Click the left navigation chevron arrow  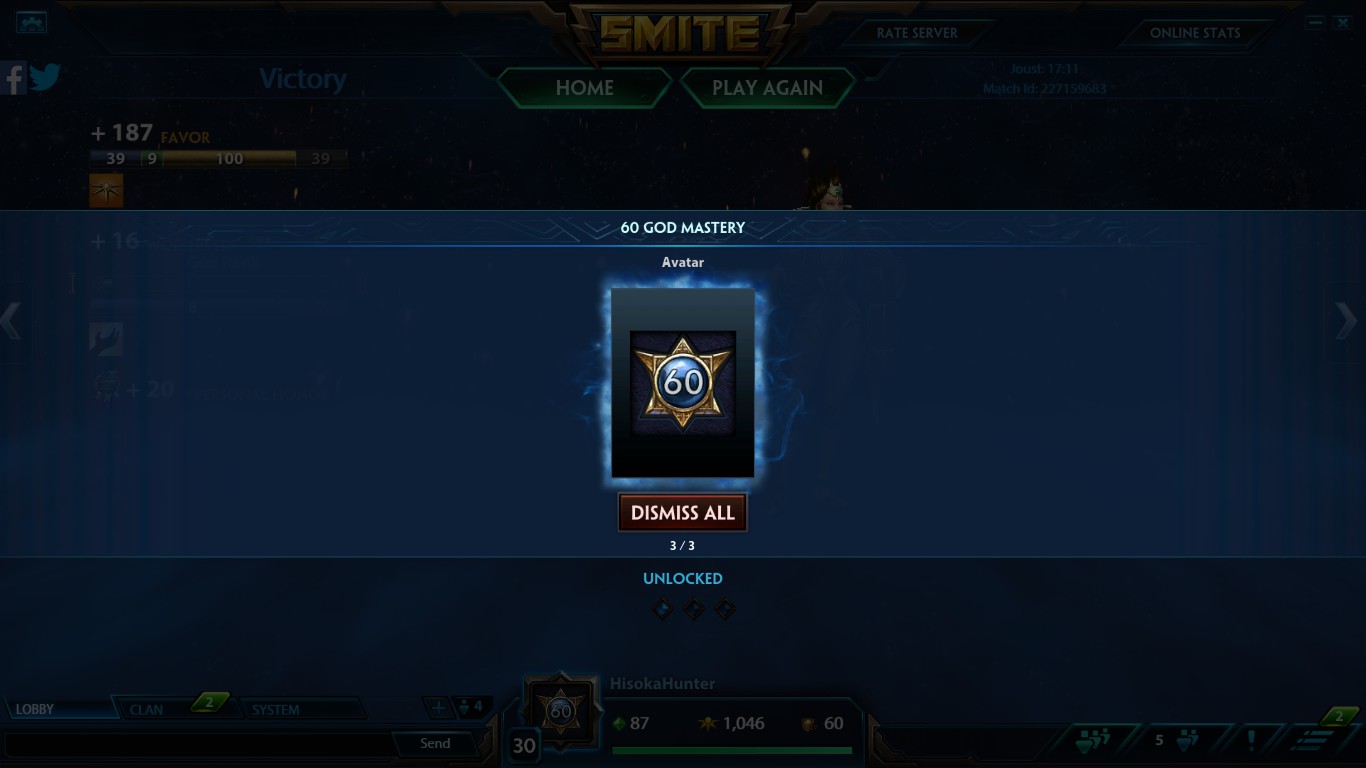coord(12,321)
